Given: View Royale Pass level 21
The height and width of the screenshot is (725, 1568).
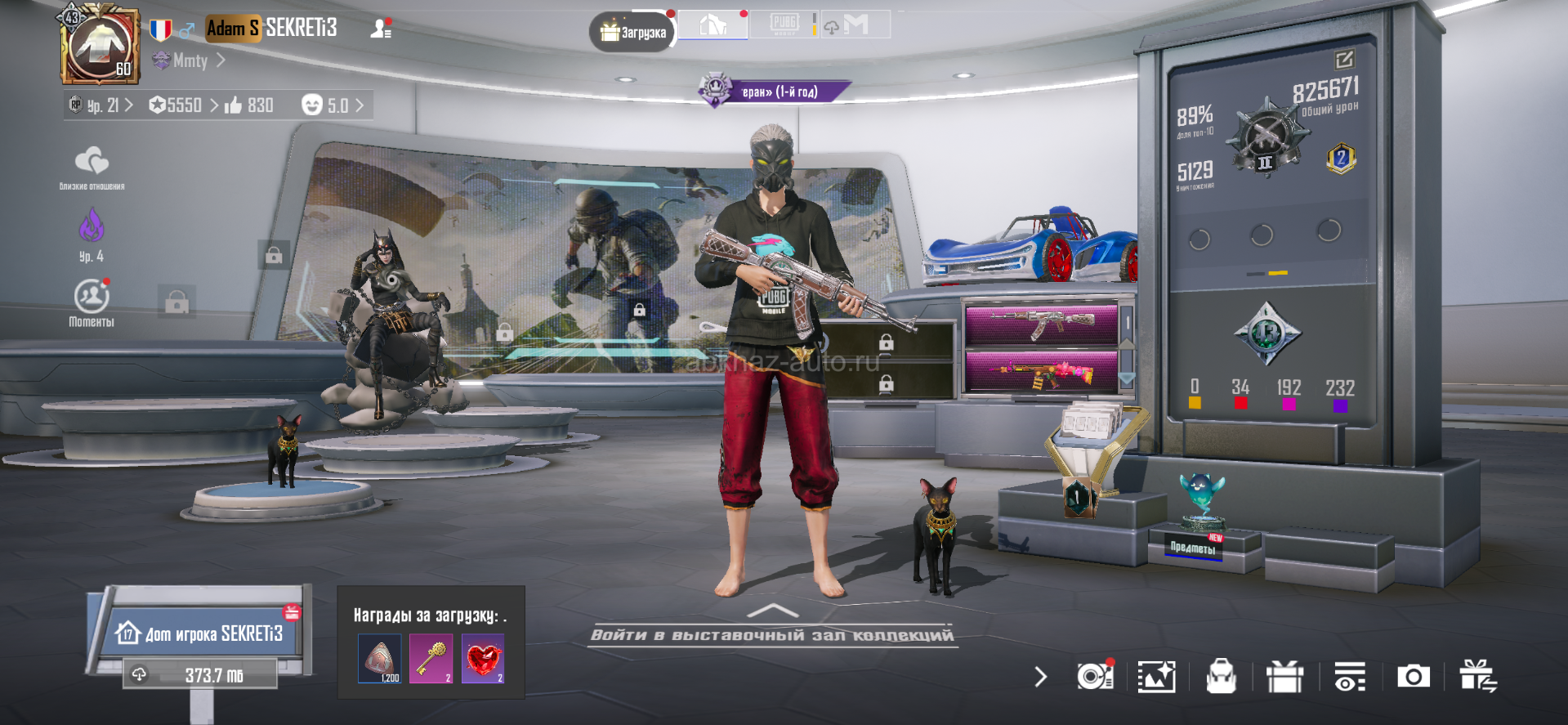Looking at the screenshot, I should [101, 105].
